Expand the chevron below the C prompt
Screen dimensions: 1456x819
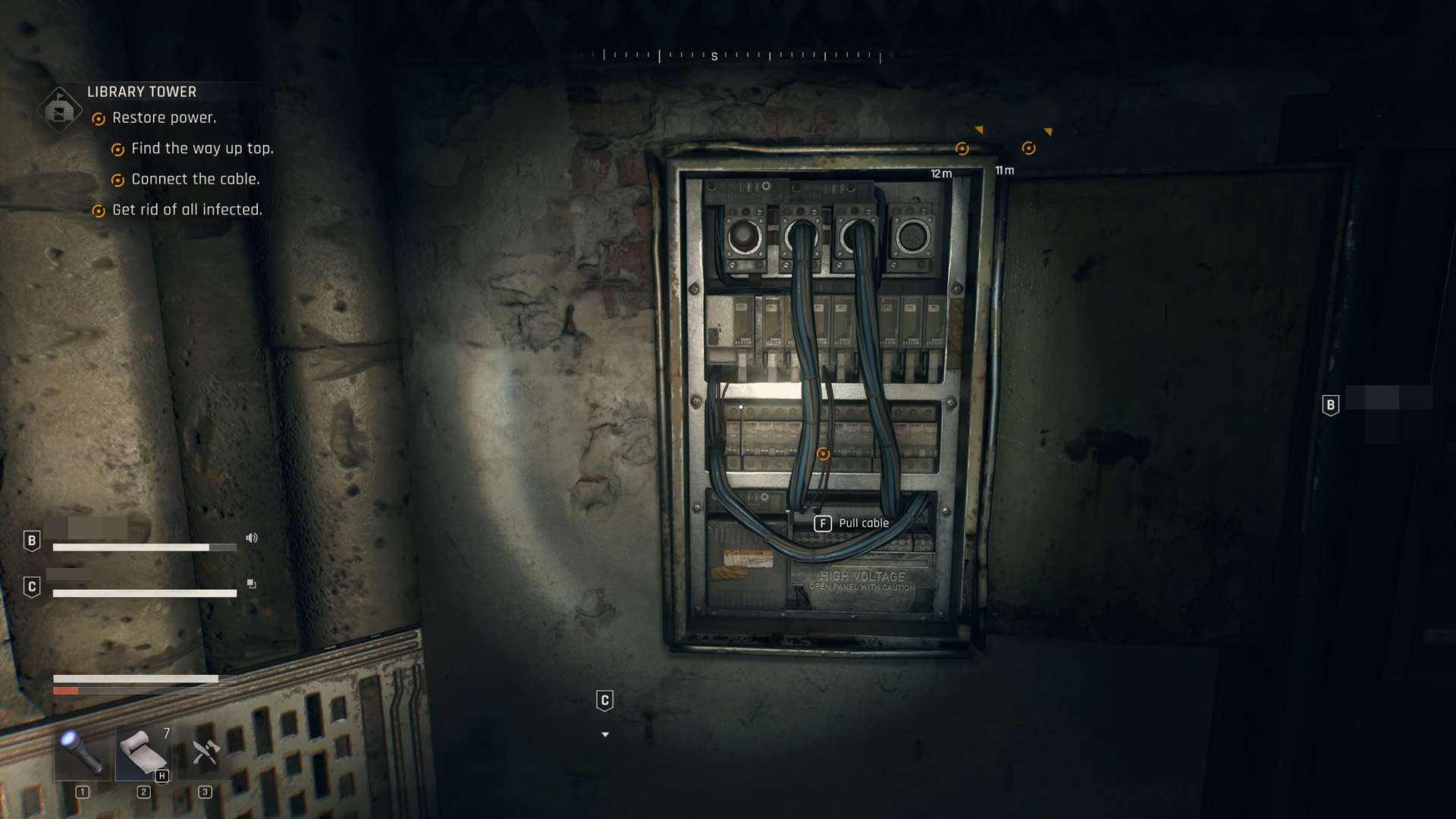point(604,734)
